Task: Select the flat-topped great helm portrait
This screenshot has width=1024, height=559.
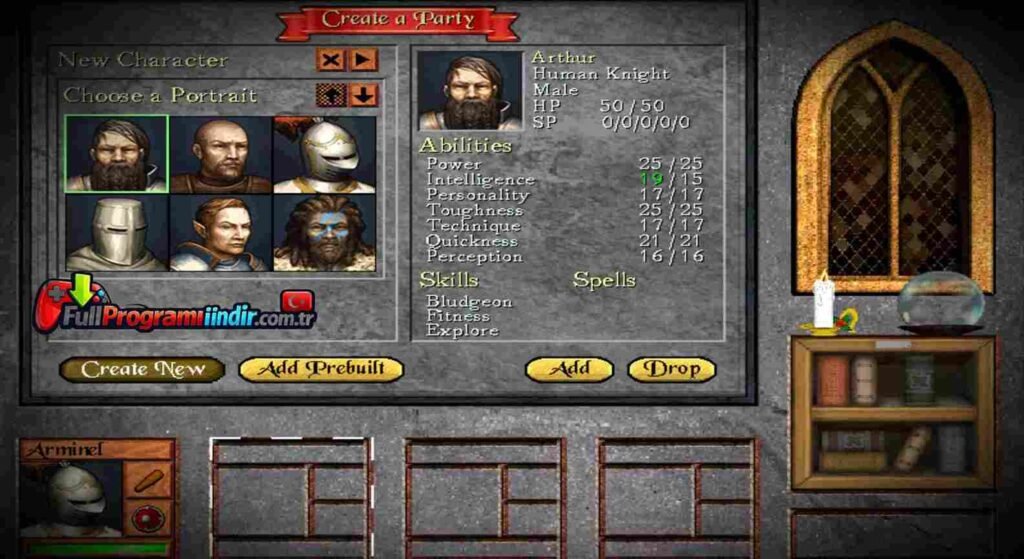Action: (117, 232)
